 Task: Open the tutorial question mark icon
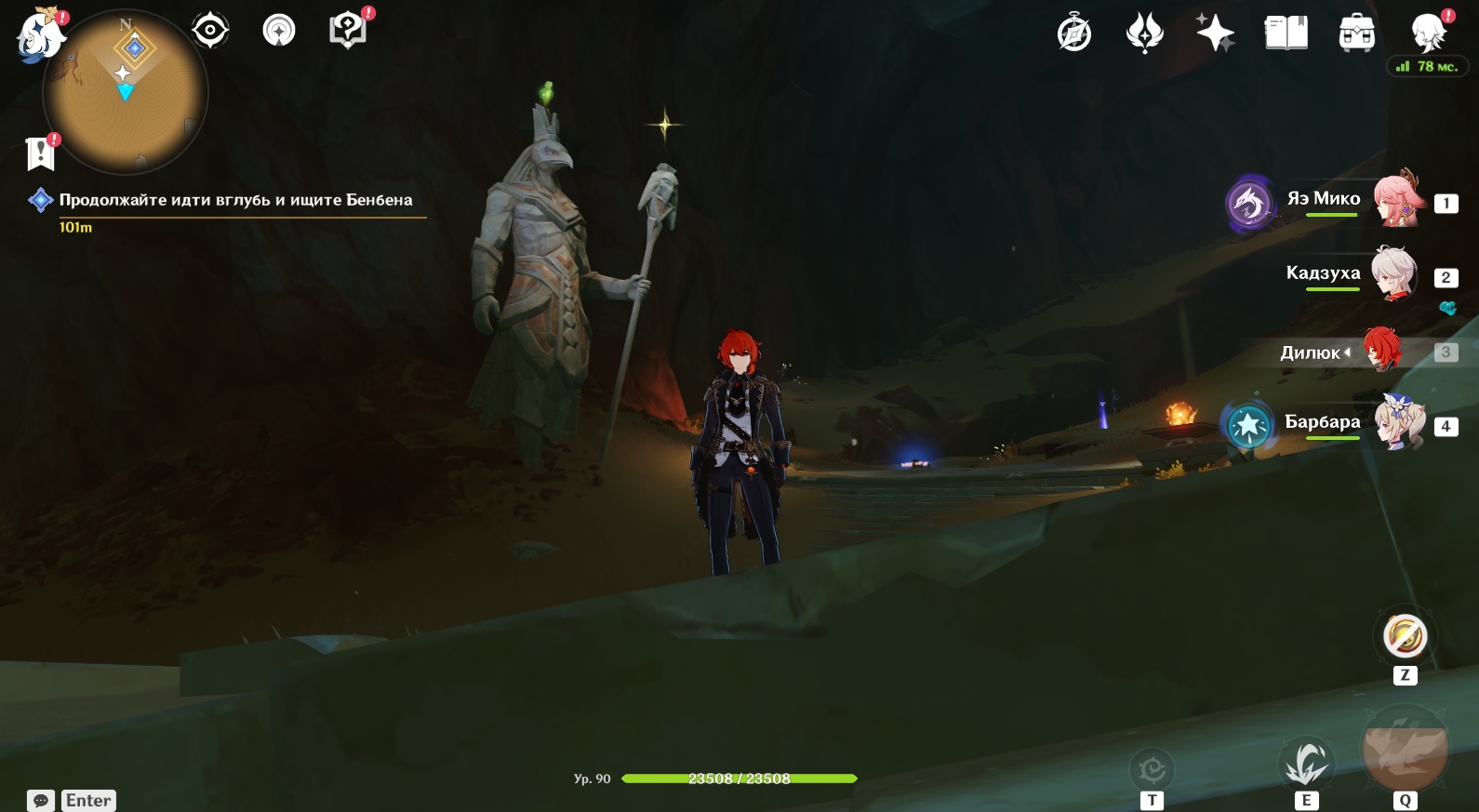(348, 30)
